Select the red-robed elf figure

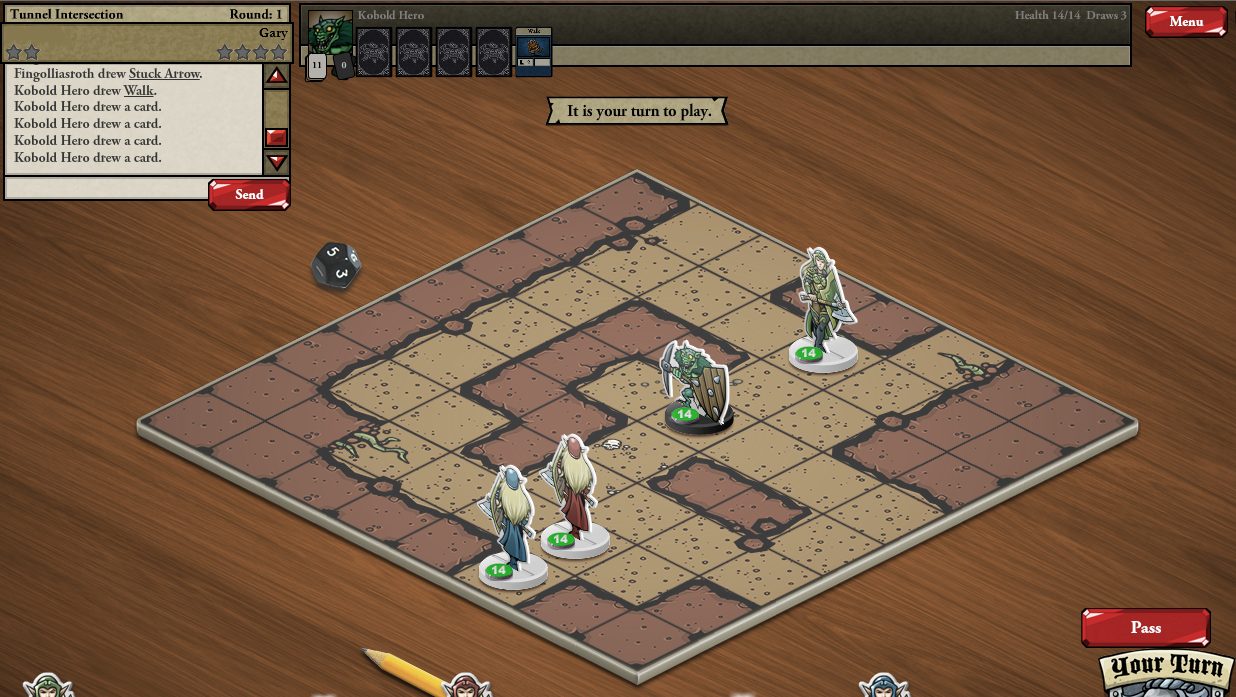point(573,497)
